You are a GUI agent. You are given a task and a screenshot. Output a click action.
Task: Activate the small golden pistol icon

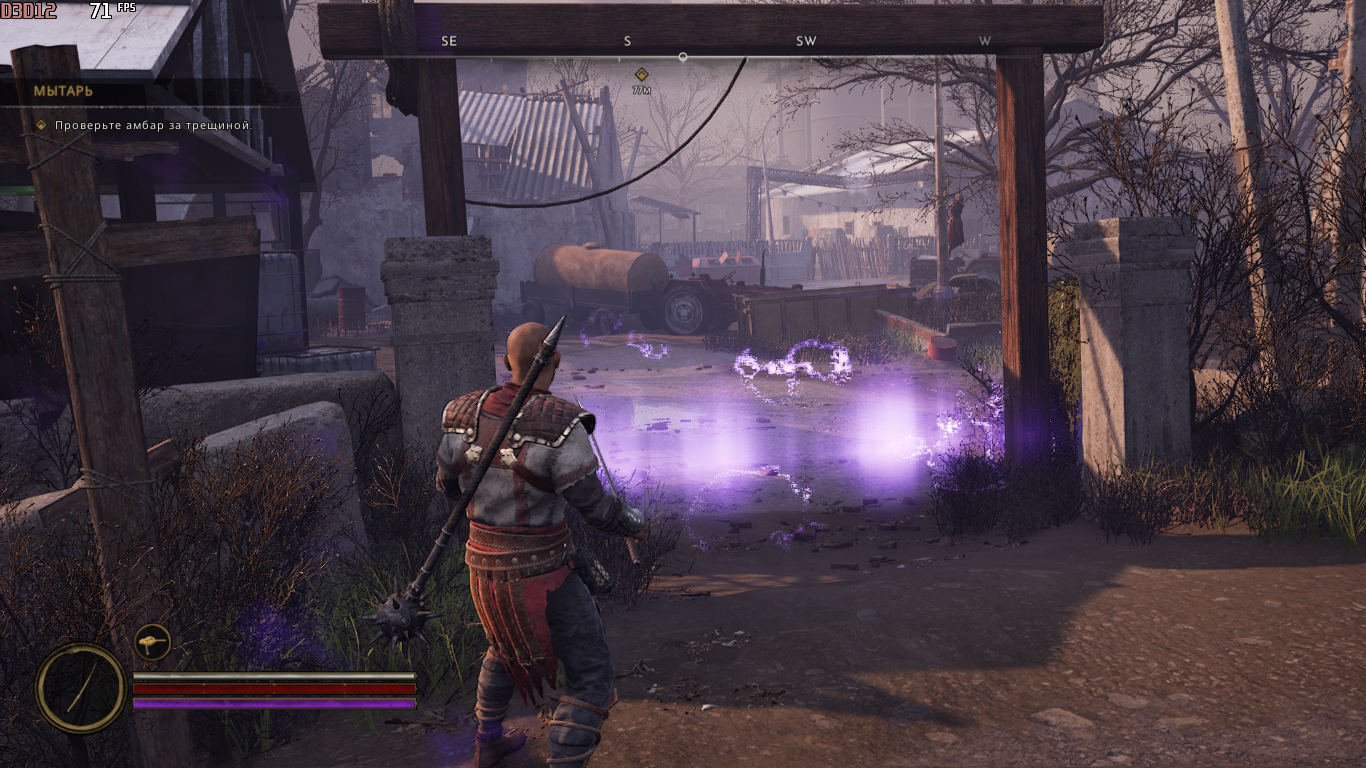coord(153,641)
